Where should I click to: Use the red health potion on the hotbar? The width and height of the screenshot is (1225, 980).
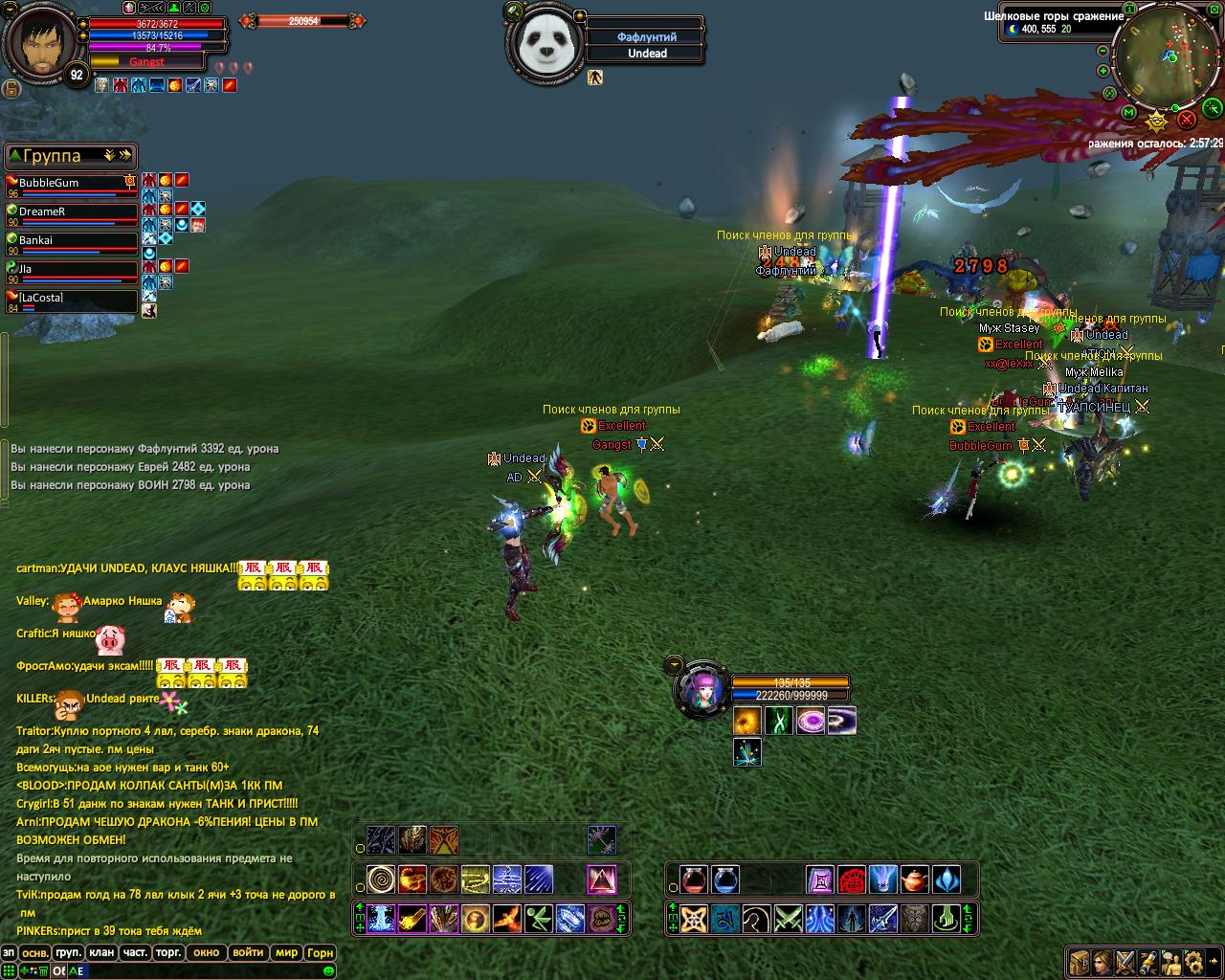(694, 879)
